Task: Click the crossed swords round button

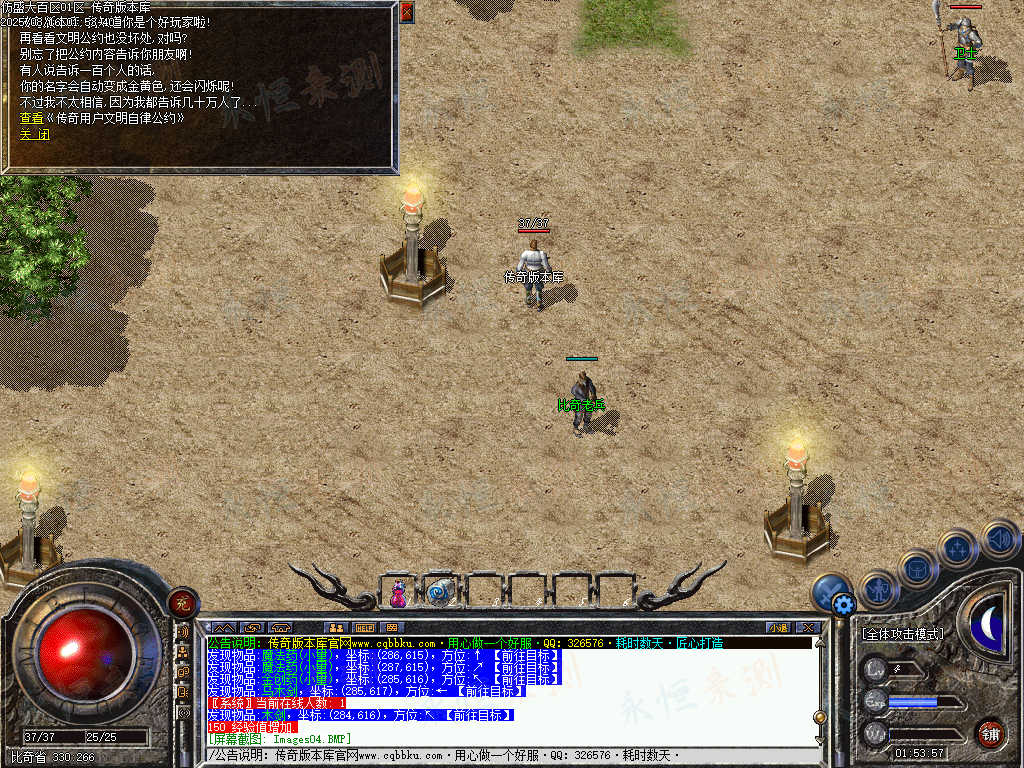Action: point(829,590)
